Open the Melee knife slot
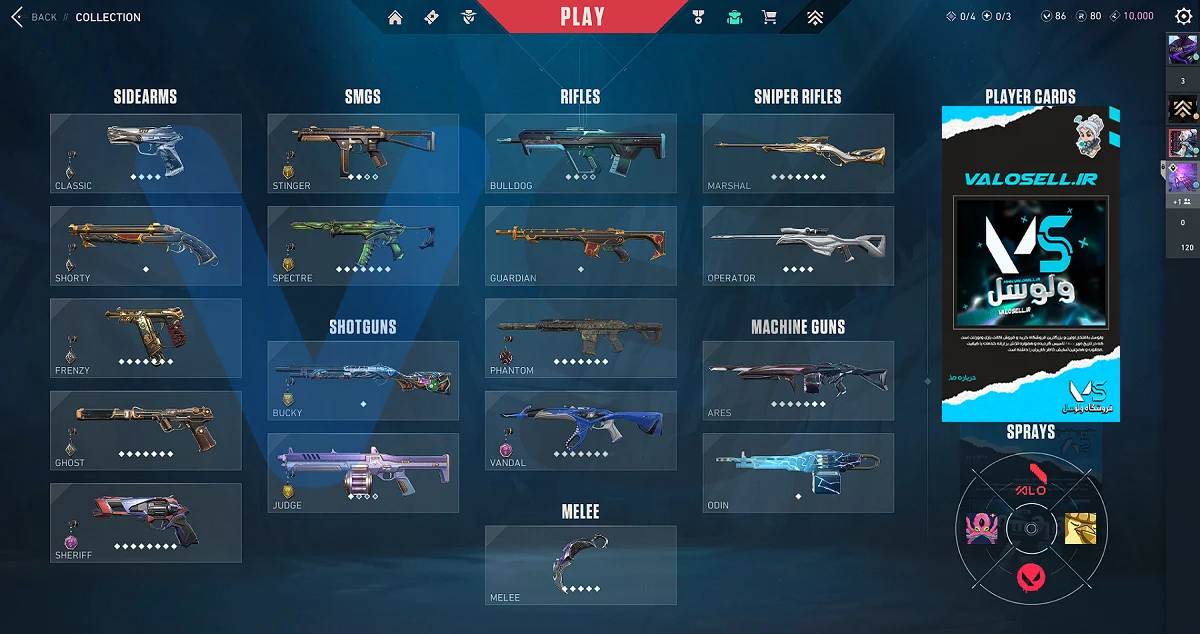1200x634 pixels. (x=580, y=565)
